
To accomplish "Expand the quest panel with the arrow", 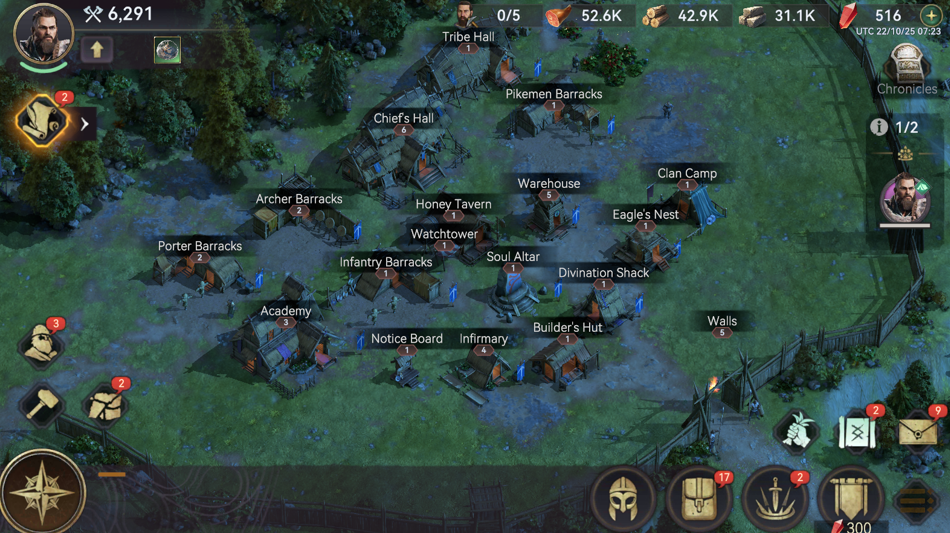I will [x=85, y=124].
